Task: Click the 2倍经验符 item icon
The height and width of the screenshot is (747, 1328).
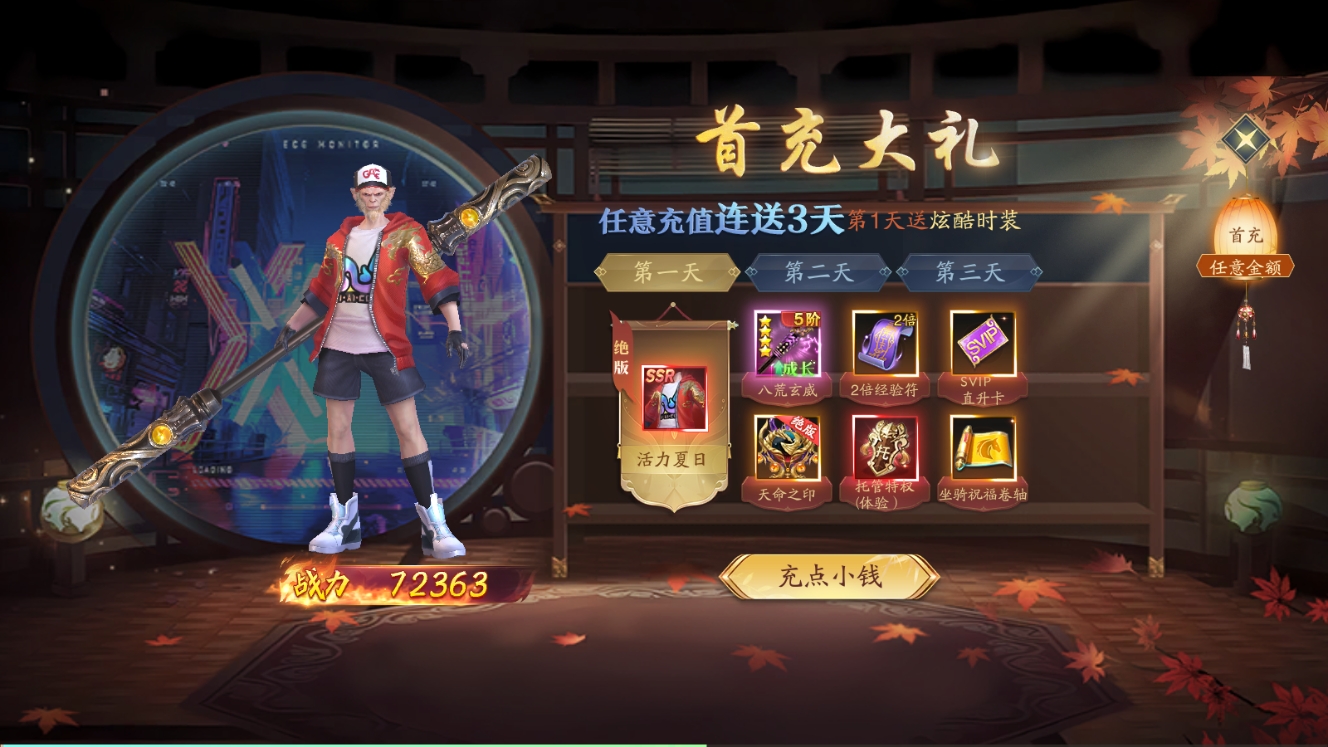Action: coord(884,343)
